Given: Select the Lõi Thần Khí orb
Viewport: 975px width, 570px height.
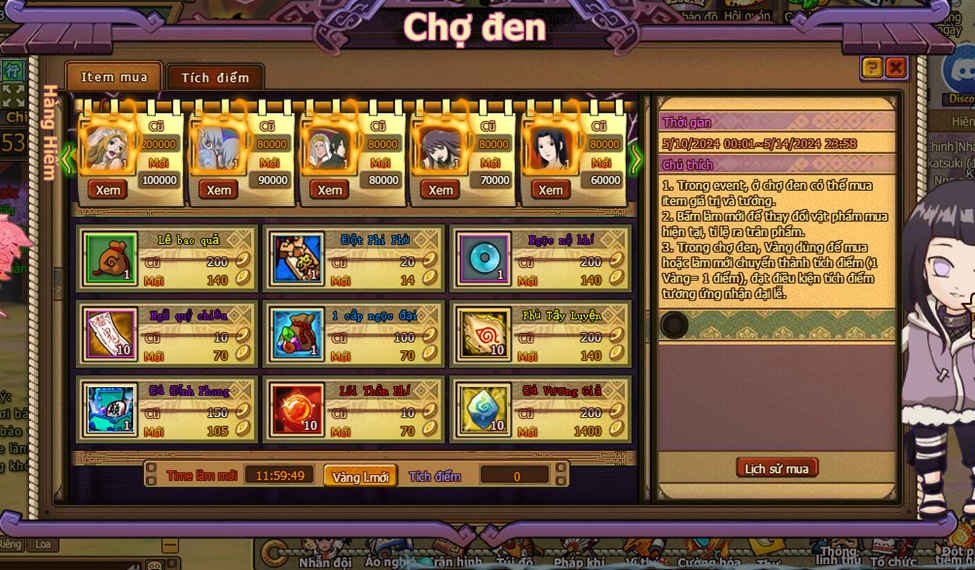Looking at the screenshot, I should tap(297, 409).
